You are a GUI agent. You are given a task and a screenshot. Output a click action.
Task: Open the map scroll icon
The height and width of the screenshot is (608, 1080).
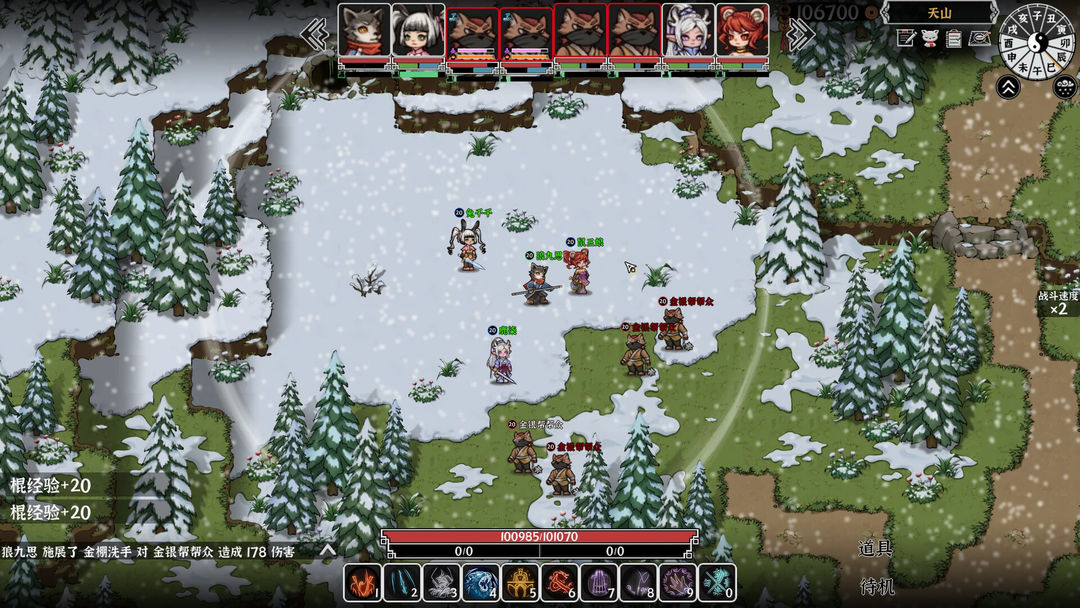(x=979, y=39)
